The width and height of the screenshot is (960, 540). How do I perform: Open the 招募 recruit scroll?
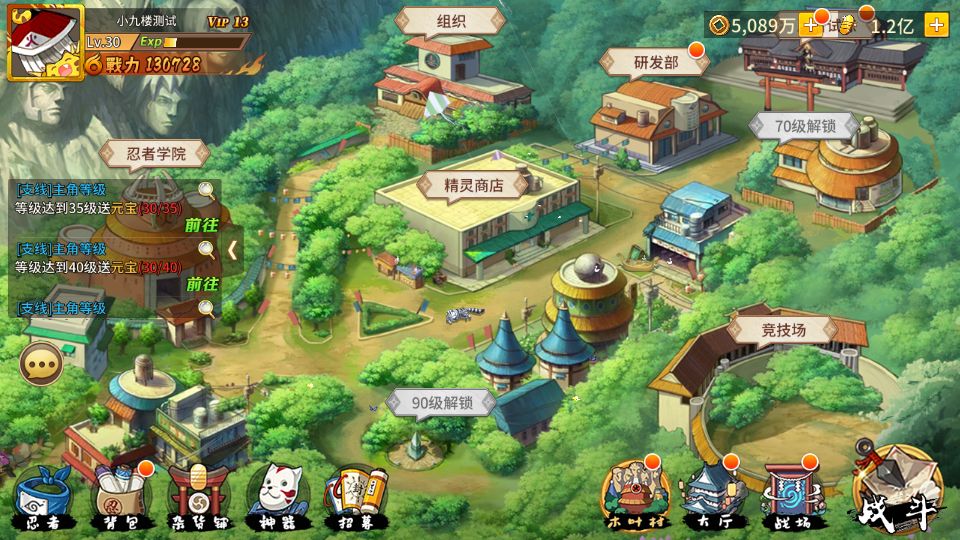click(x=348, y=497)
